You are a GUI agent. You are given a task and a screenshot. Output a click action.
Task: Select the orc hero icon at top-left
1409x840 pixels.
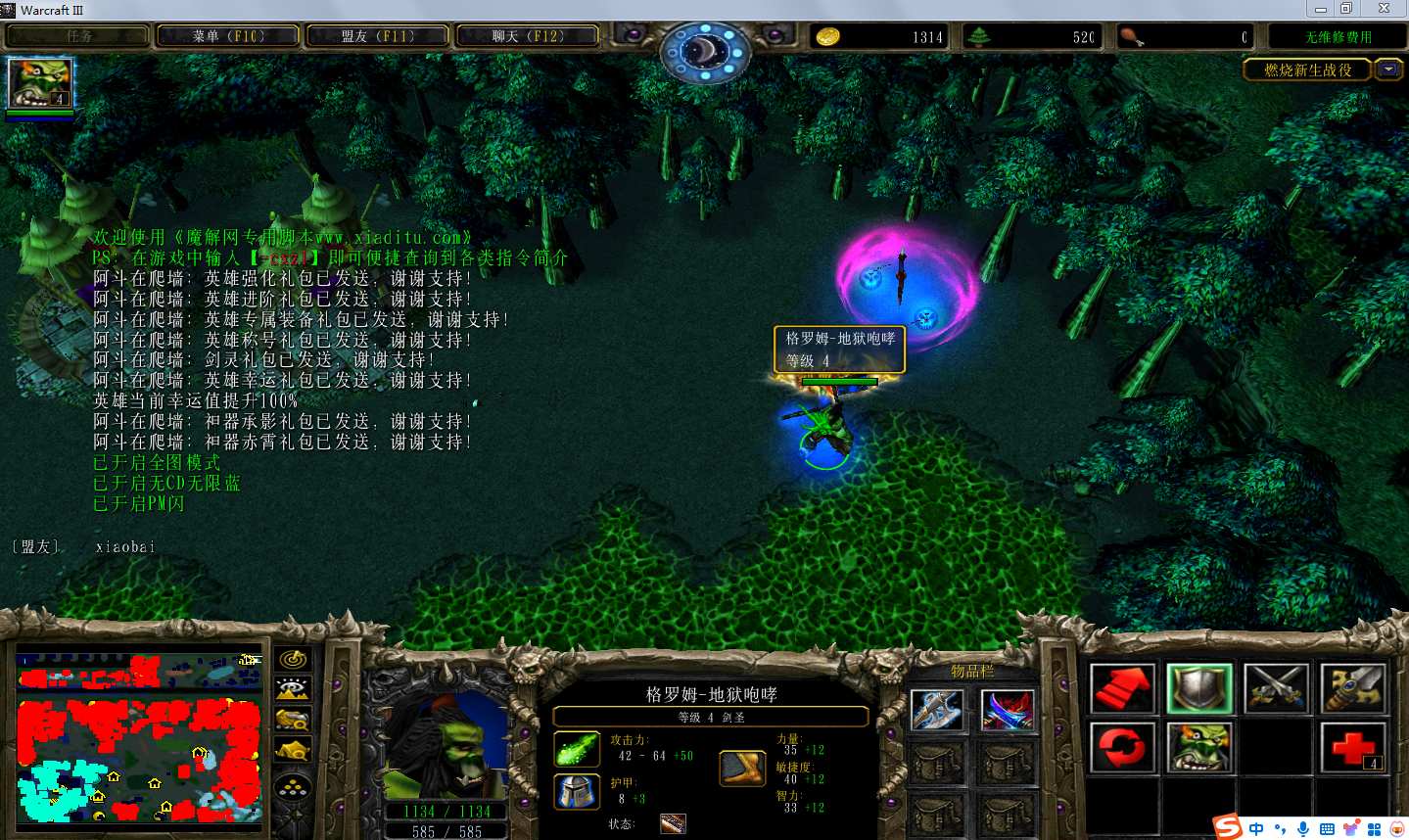(39, 84)
